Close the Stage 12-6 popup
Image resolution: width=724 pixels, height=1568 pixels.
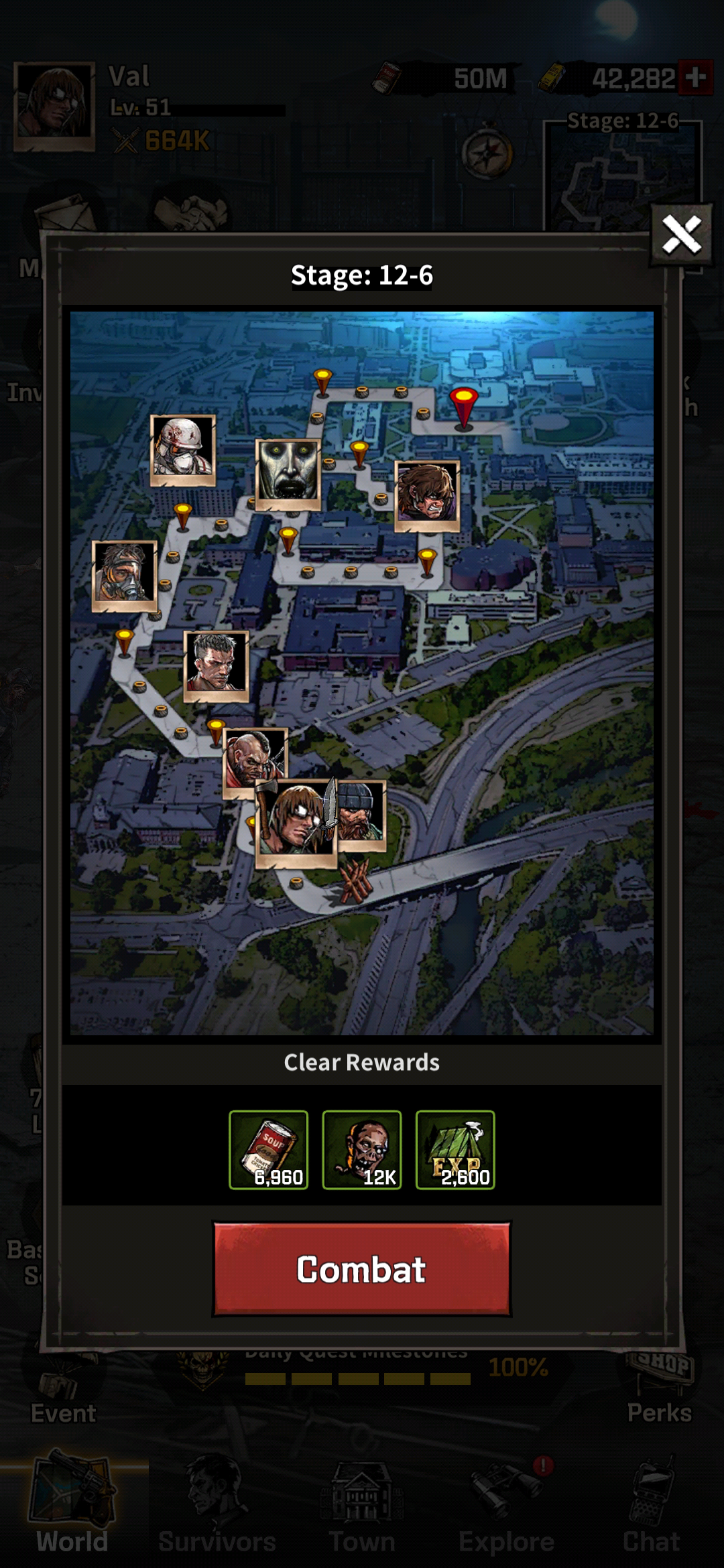681,235
